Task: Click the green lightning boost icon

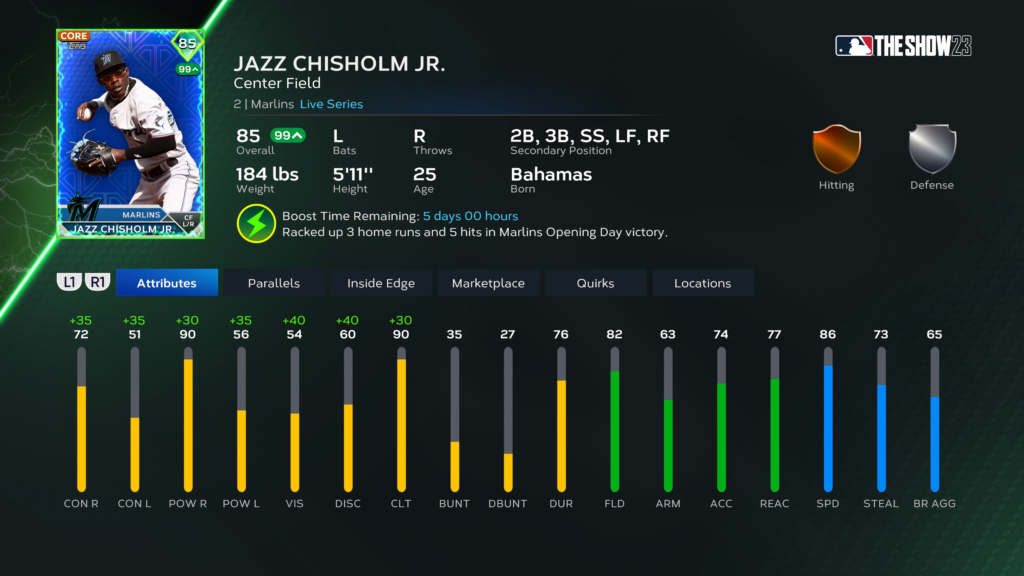Action: tap(257, 223)
